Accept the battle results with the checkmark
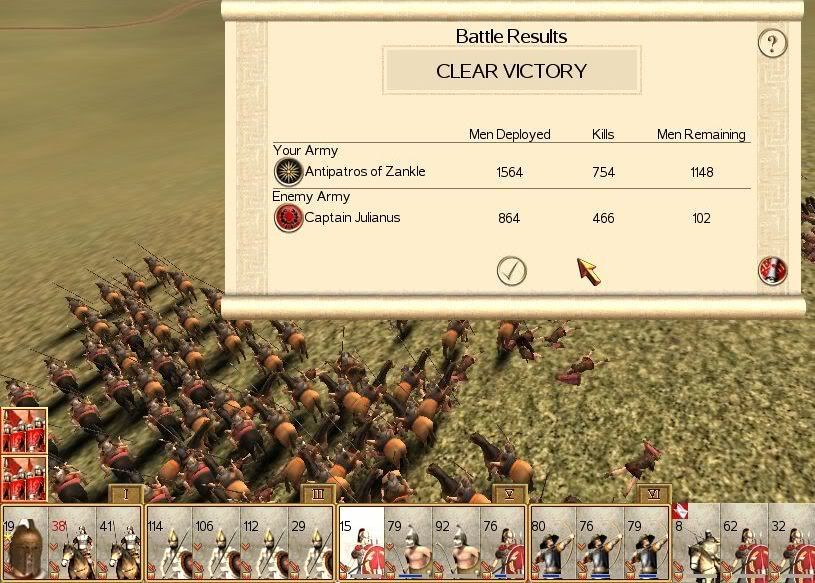Image resolution: width=815 pixels, height=583 pixels. pyautogui.click(x=511, y=271)
